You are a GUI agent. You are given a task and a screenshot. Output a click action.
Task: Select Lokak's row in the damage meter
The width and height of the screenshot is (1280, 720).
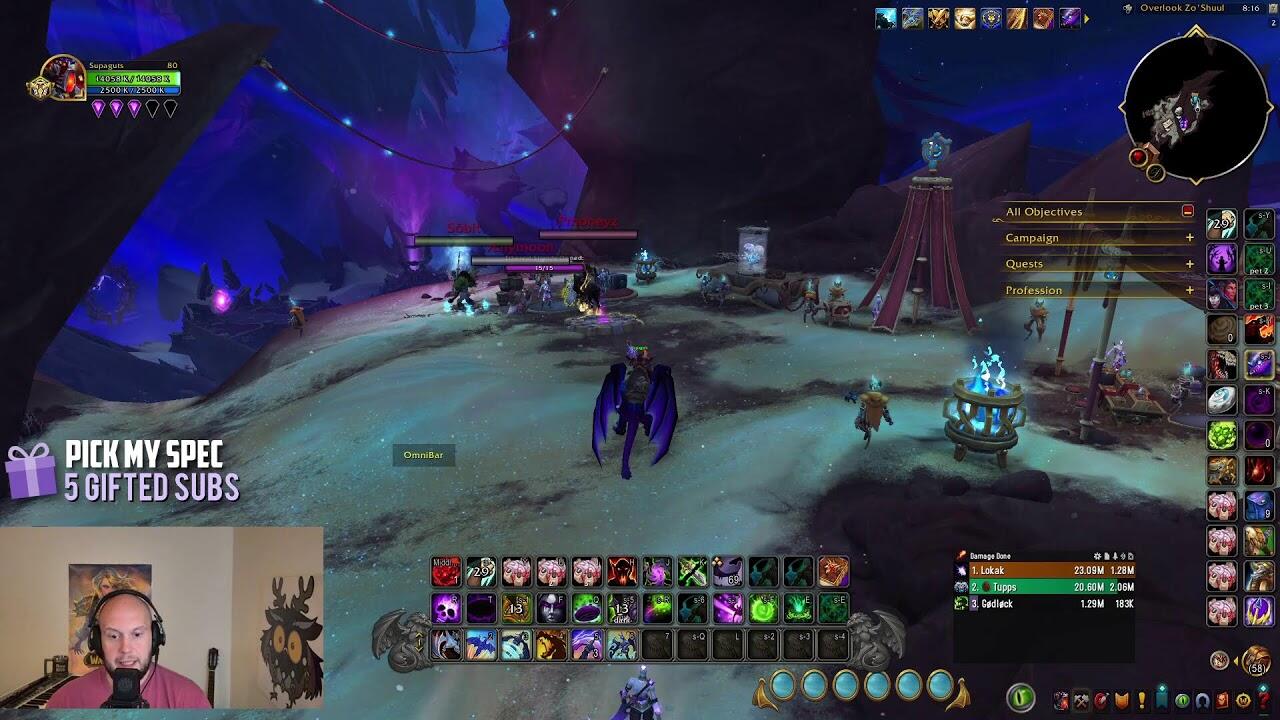[x=1044, y=571]
